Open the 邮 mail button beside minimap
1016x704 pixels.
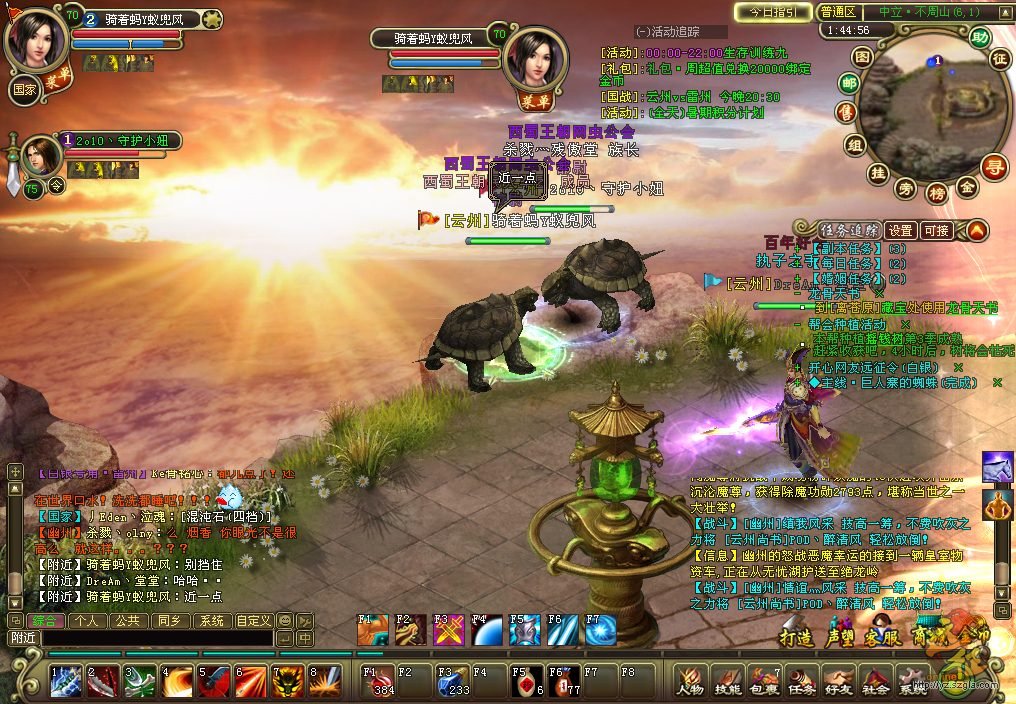pyautogui.click(x=849, y=83)
